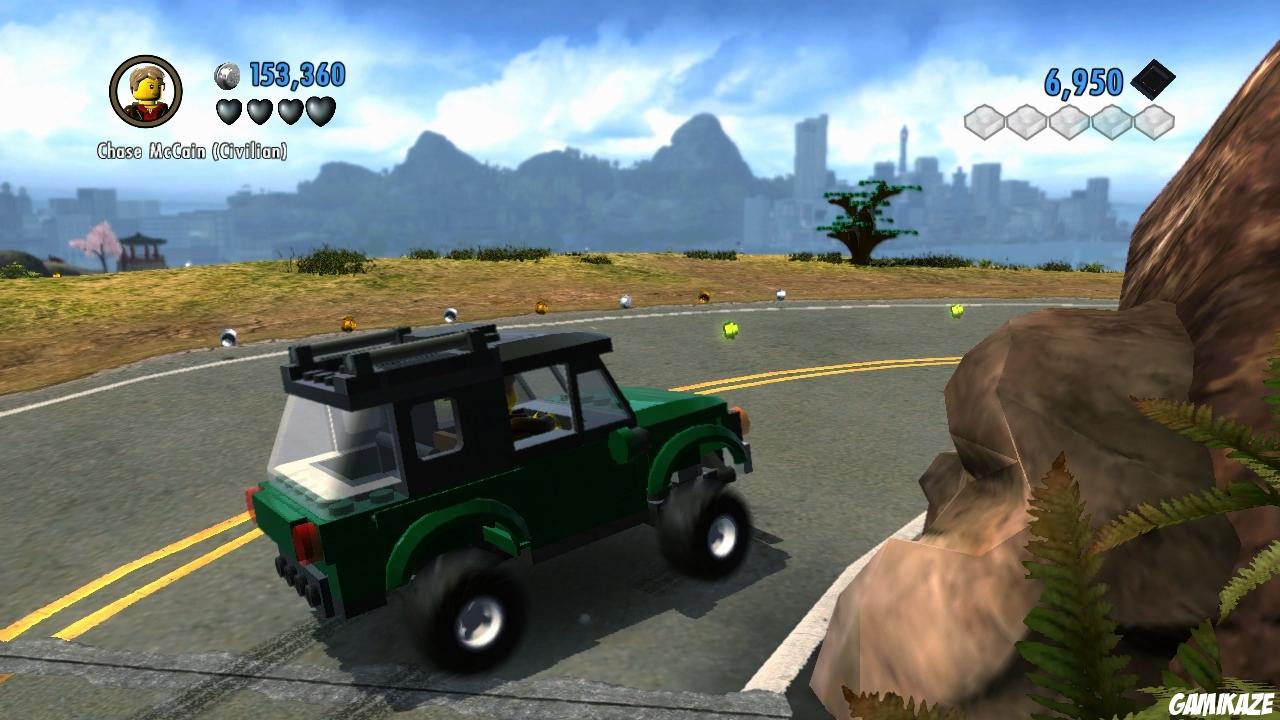Toggle the third heart in the health bar

point(290,111)
